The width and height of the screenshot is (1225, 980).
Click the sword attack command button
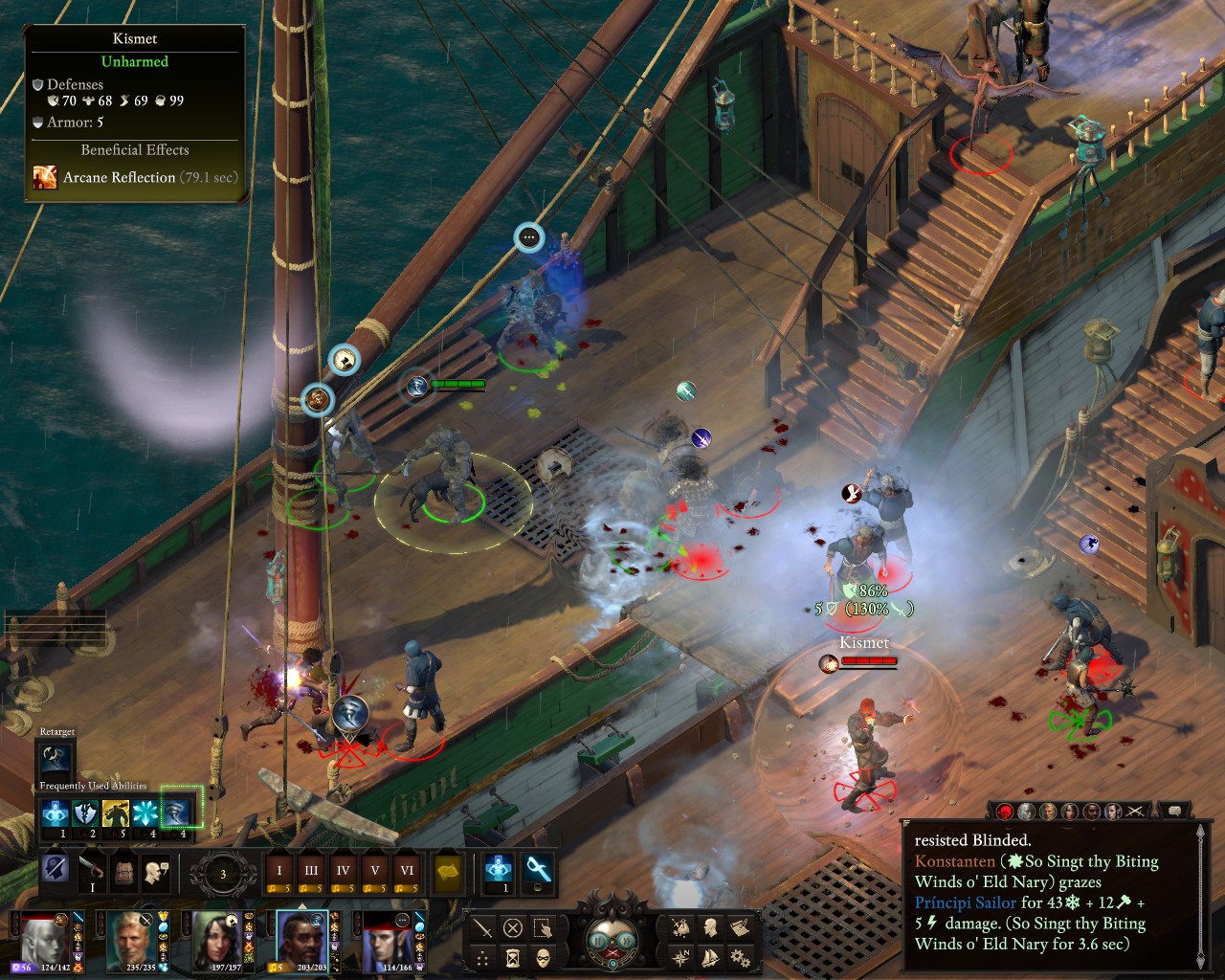pos(483,927)
